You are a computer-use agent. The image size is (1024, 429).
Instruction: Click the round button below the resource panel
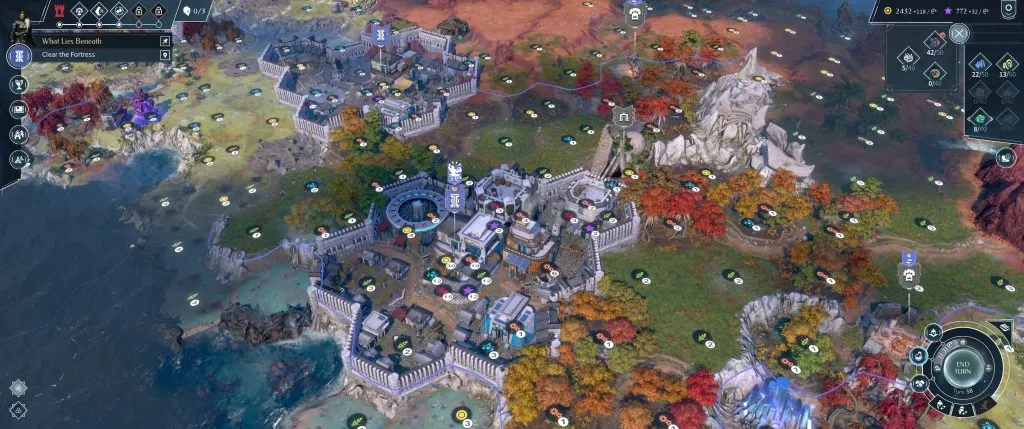1005,157
